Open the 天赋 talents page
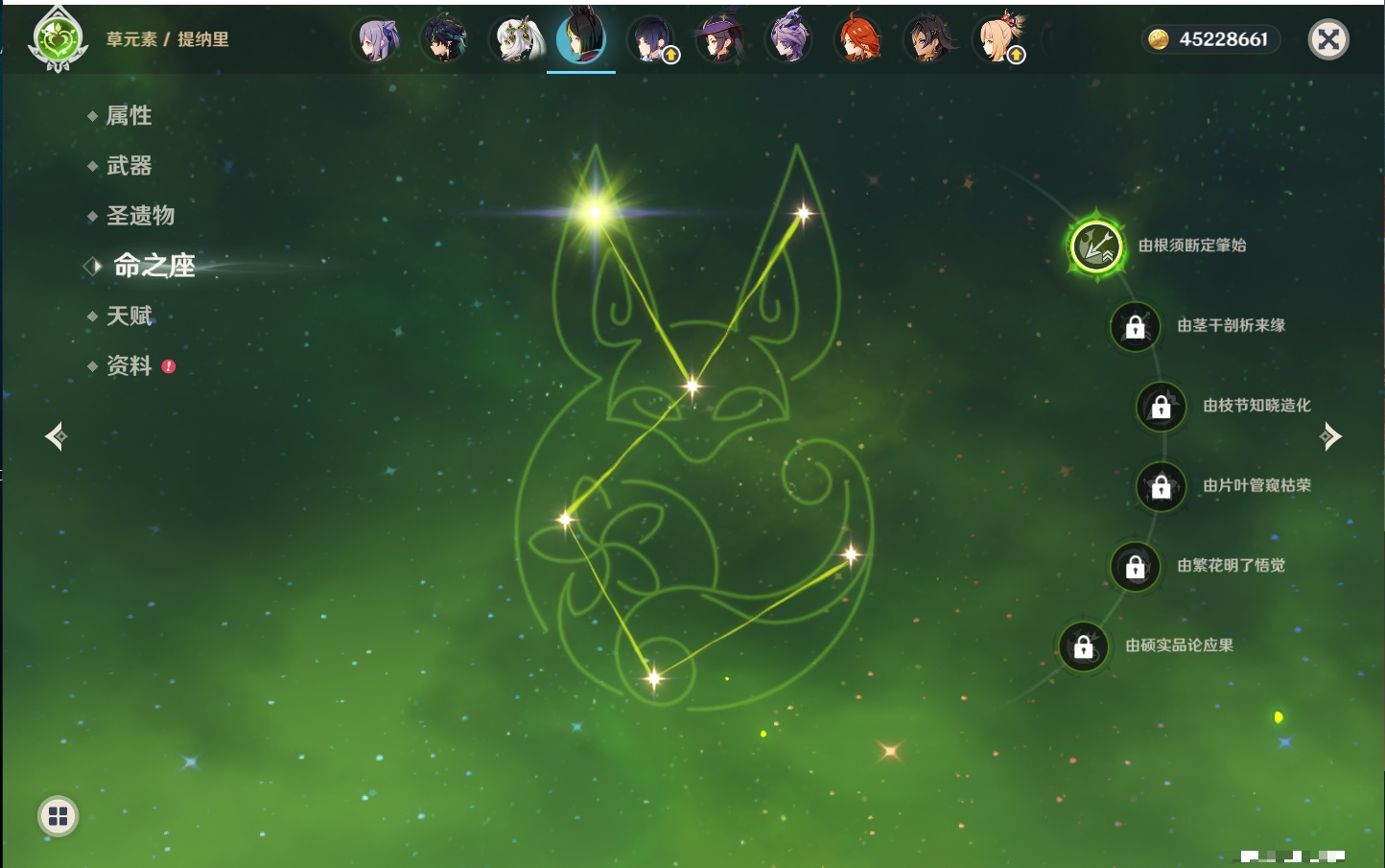 129,316
